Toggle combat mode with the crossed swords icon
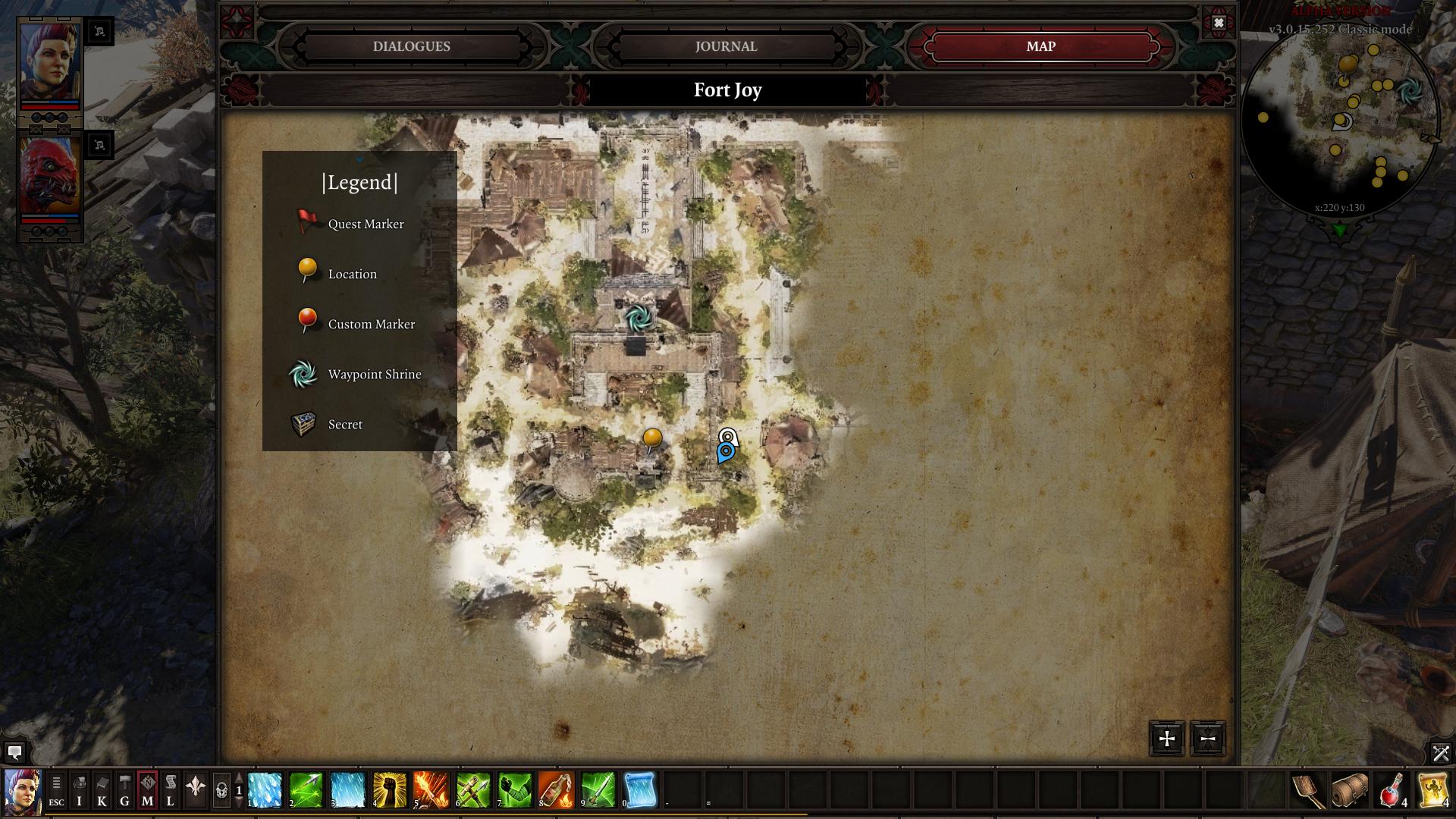This screenshot has height=819, width=1456. pos(1440,753)
